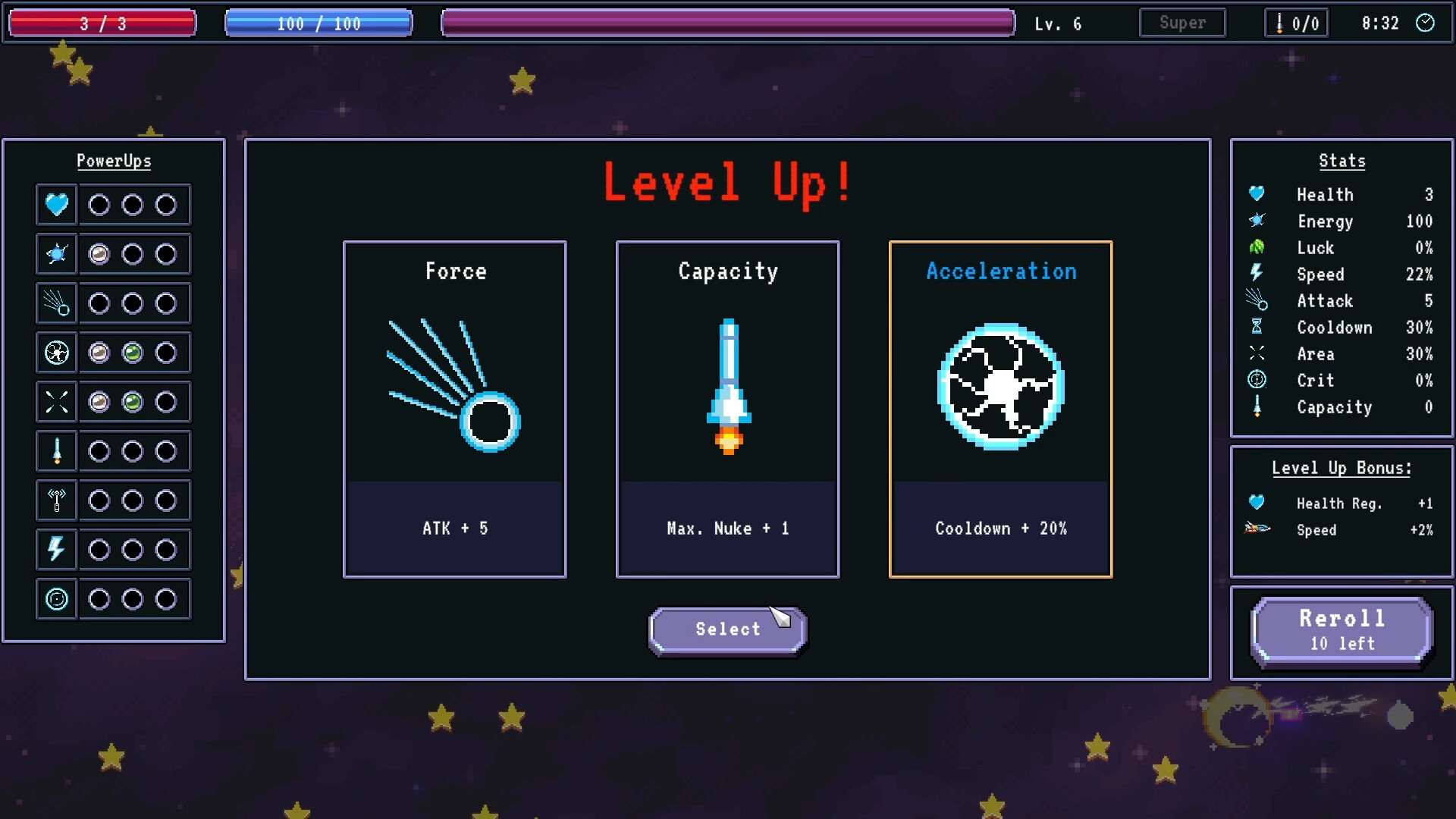1456x819 pixels.
Task: Select the orb ring PowerUp icon
Action: click(x=57, y=599)
